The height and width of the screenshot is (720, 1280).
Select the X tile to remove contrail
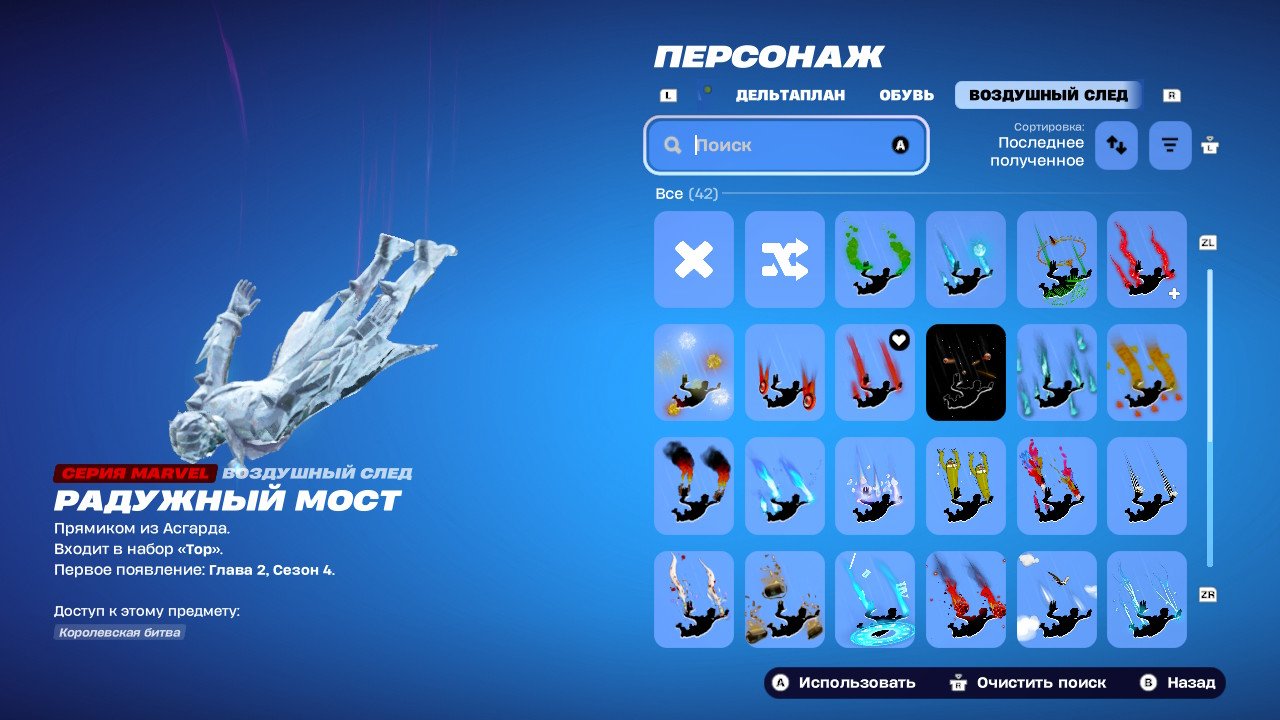(693, 260)
